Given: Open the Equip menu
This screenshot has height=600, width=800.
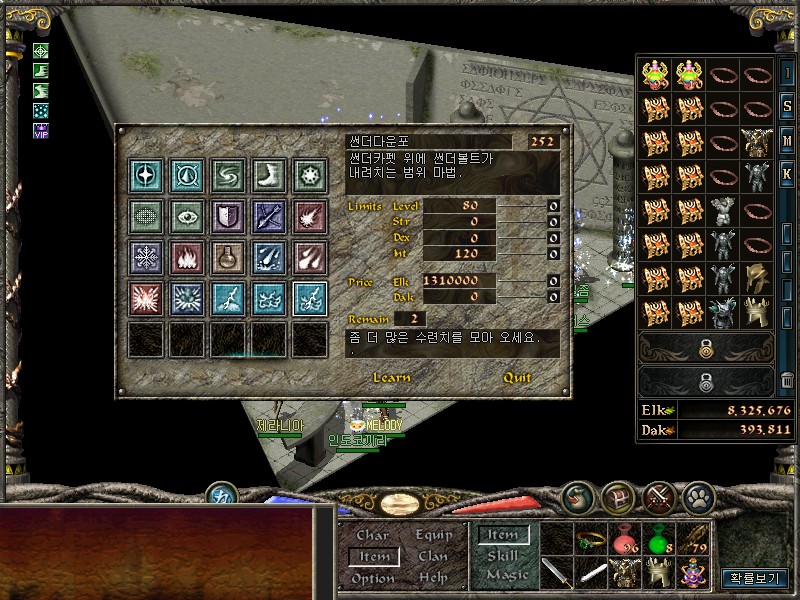Looking at the screenshot, I should (x=433, y=536).
